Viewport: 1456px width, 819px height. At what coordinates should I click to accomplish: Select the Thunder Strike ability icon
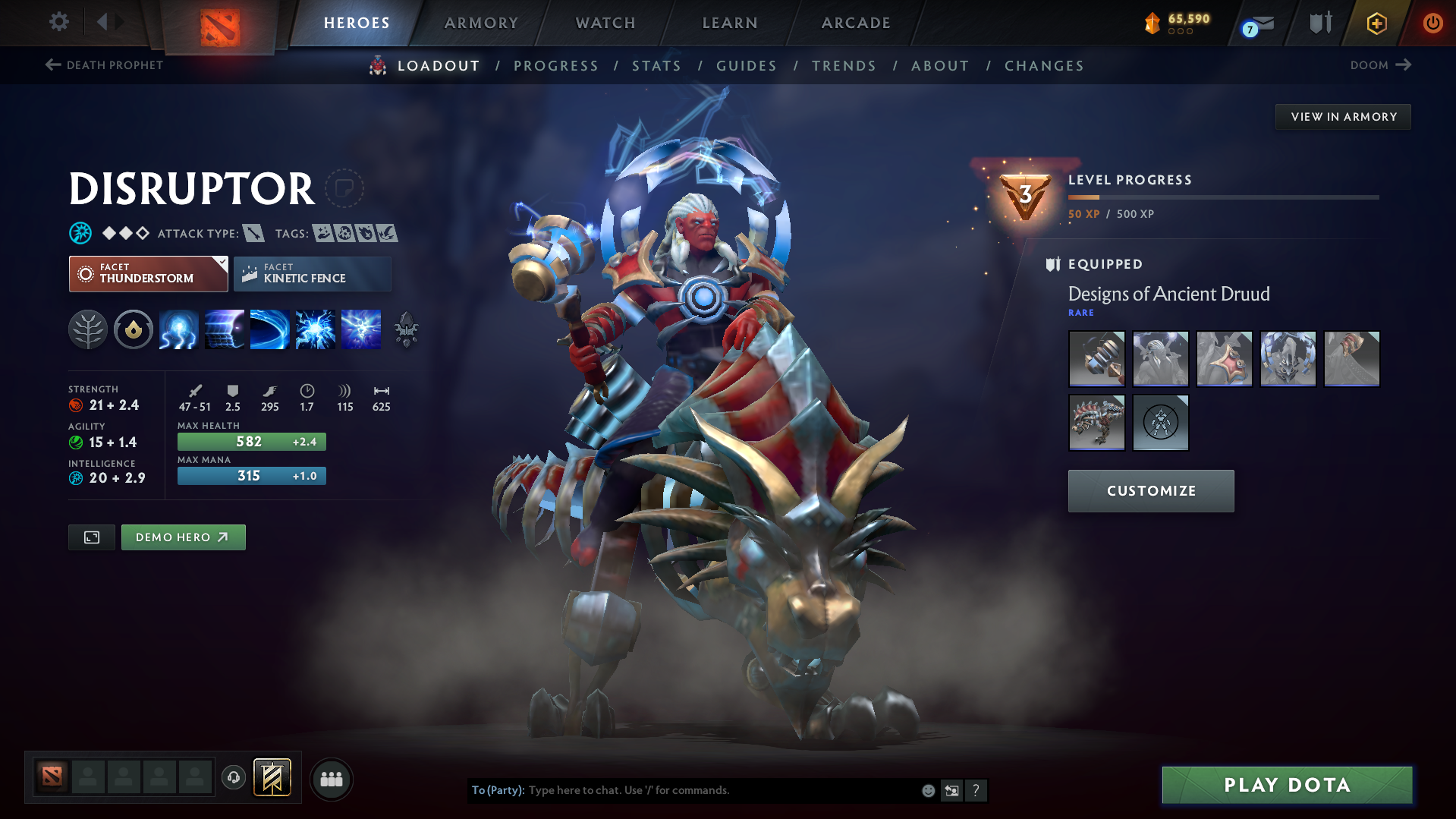[x=179, y=329]
